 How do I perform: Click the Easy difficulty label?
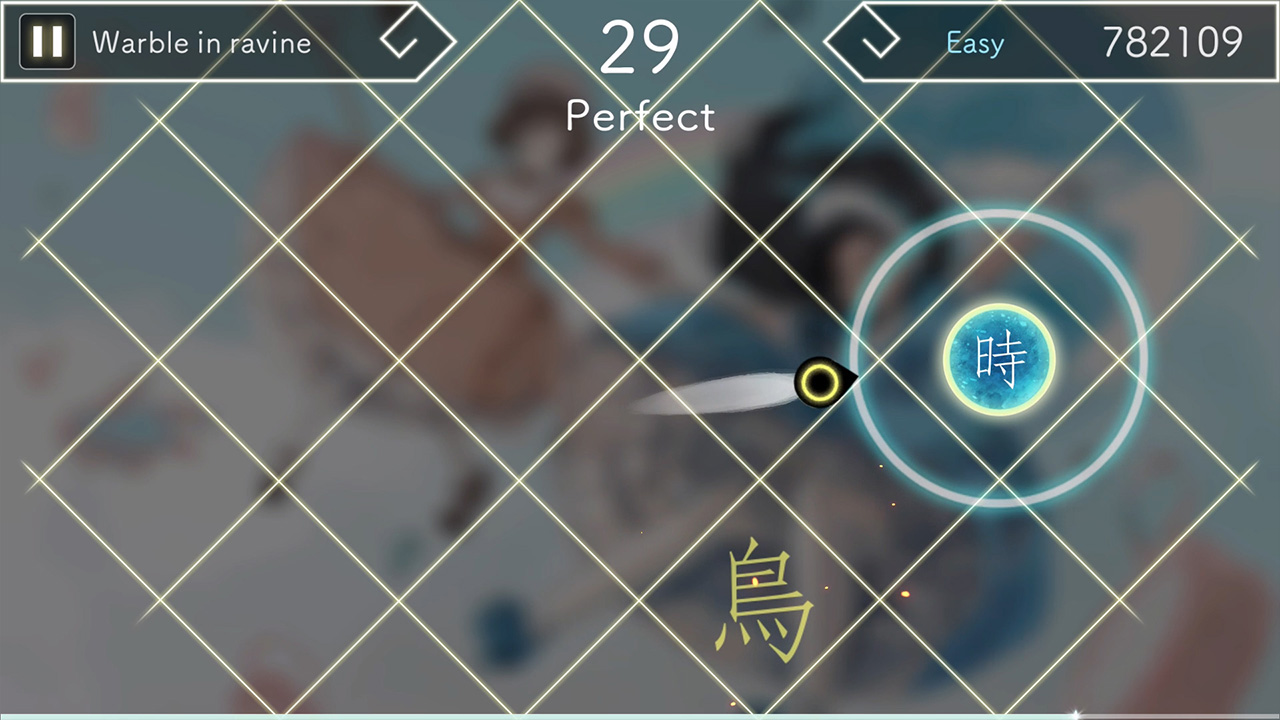coord(974,42)
